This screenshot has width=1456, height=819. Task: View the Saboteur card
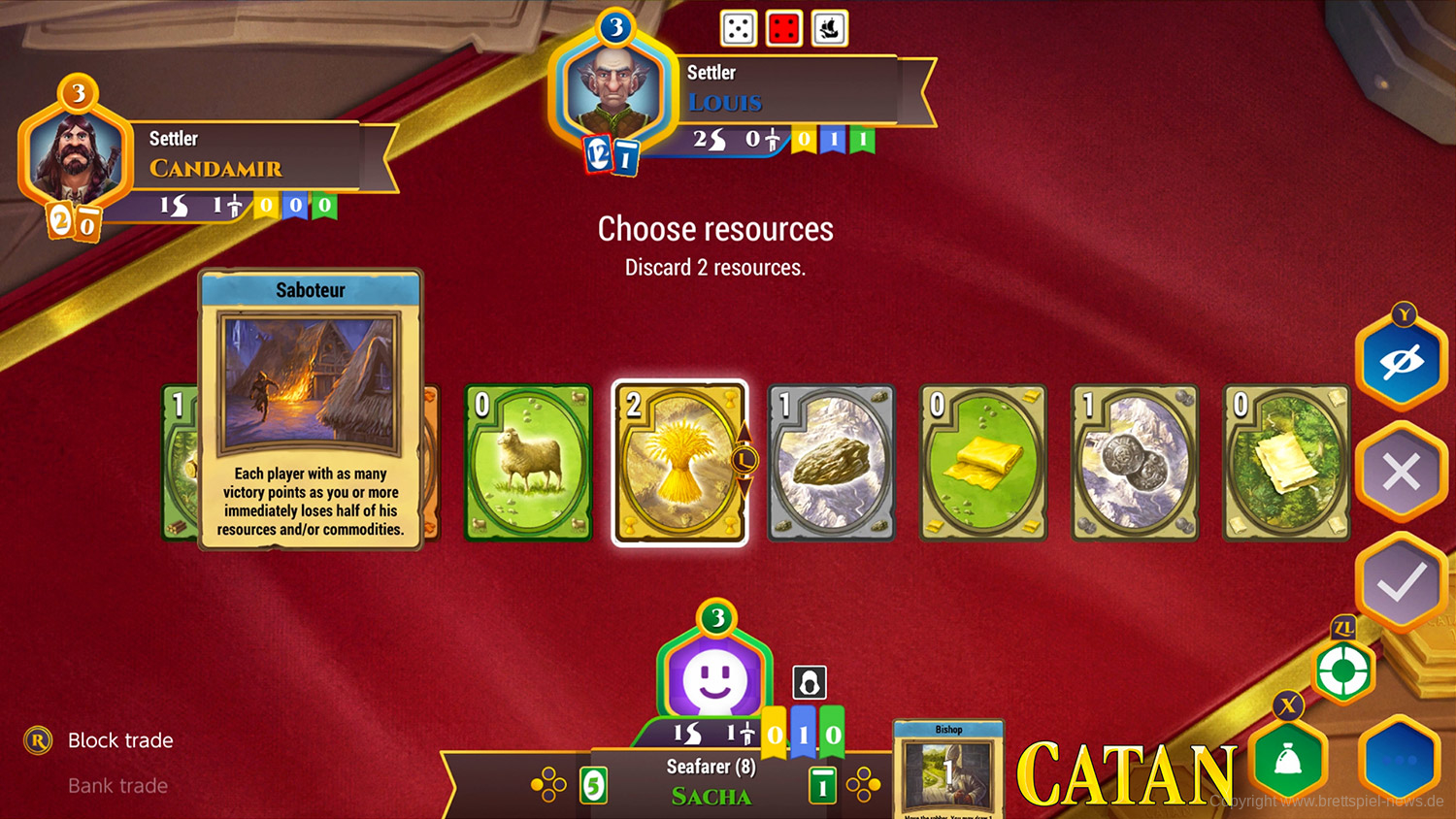(x=311, y=409)
